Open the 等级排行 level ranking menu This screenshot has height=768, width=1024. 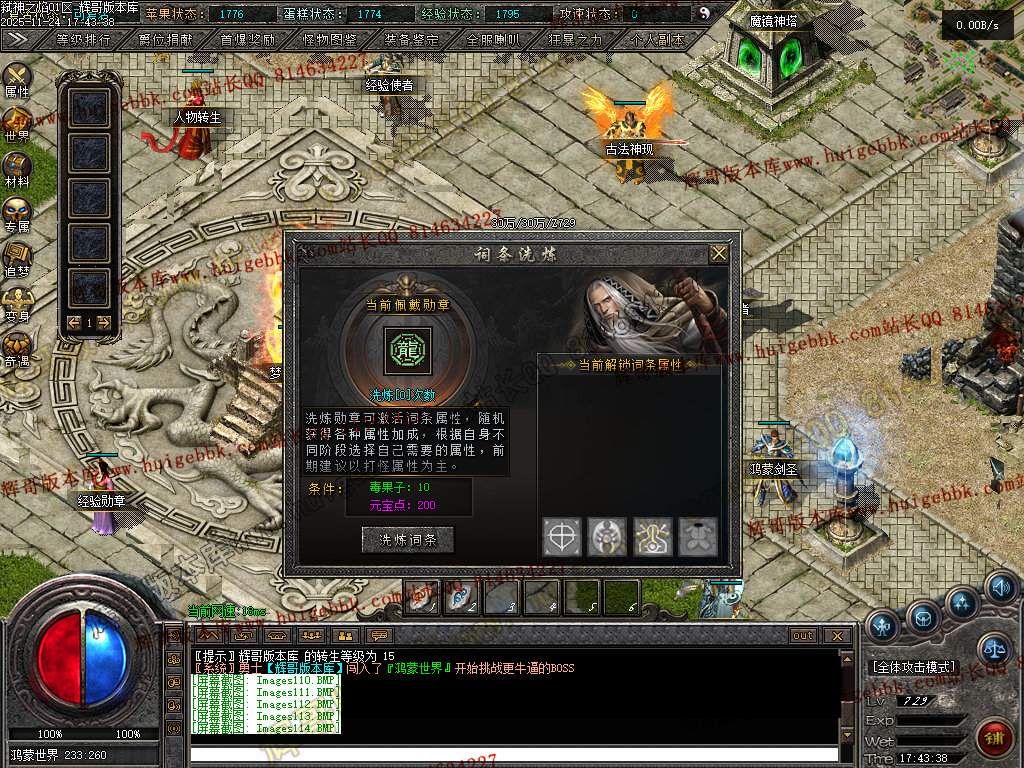(84, 40)
